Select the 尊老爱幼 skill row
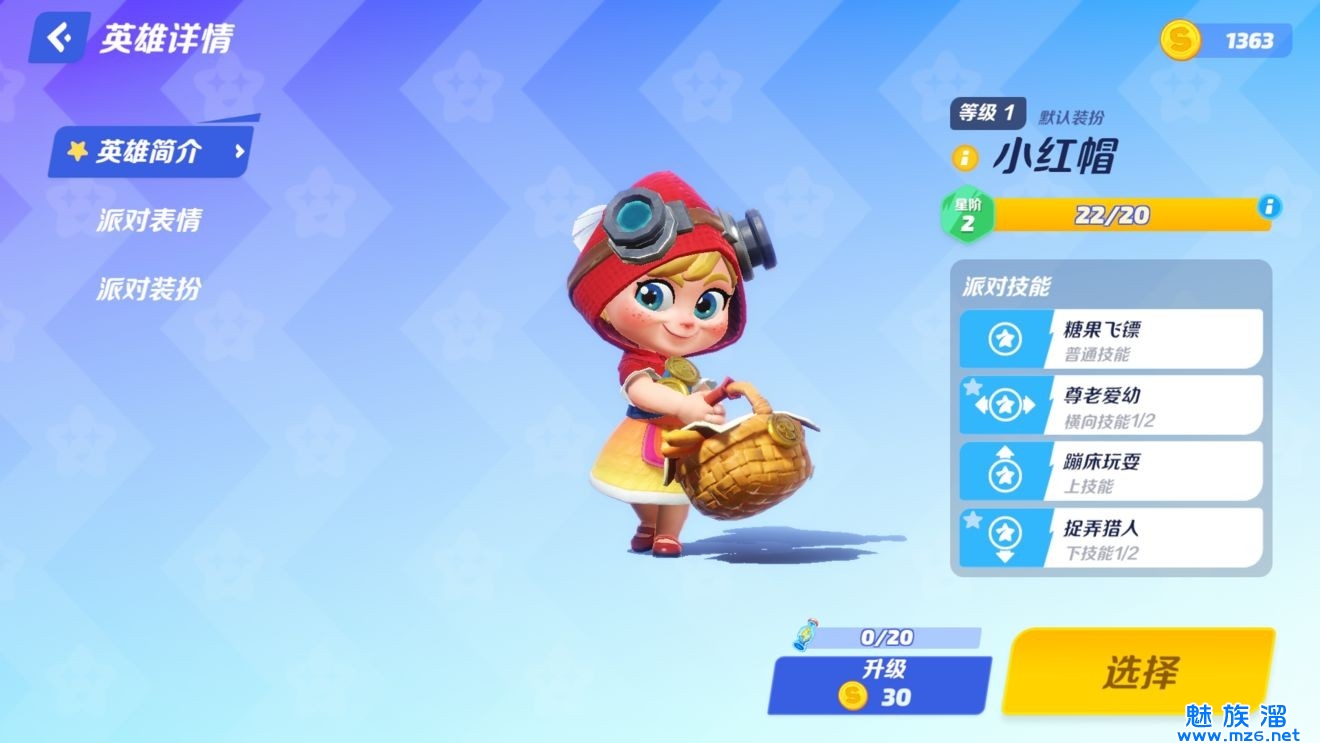Screen dimensions: 1320x743 [1110, 405]
